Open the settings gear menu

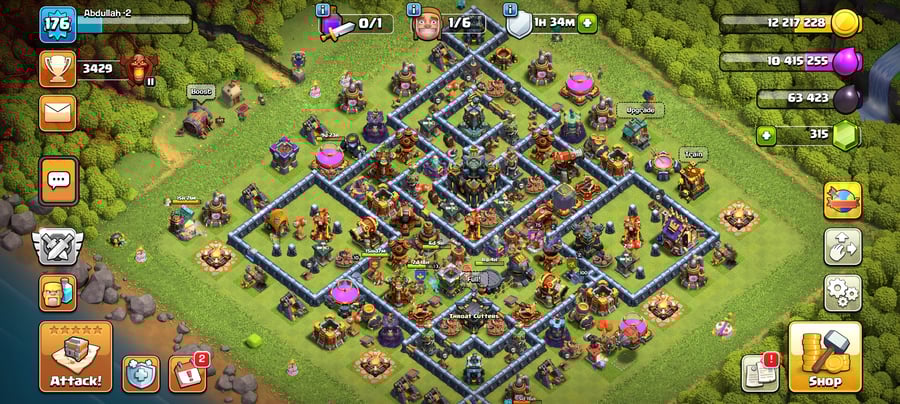842,293
